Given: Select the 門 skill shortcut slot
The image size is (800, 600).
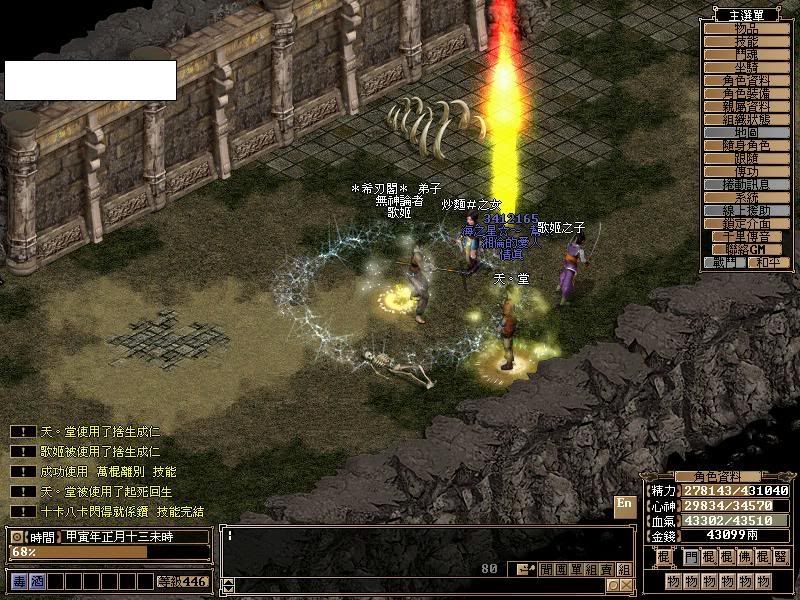Looking at the screenshot, I should [x=693, y=556].
